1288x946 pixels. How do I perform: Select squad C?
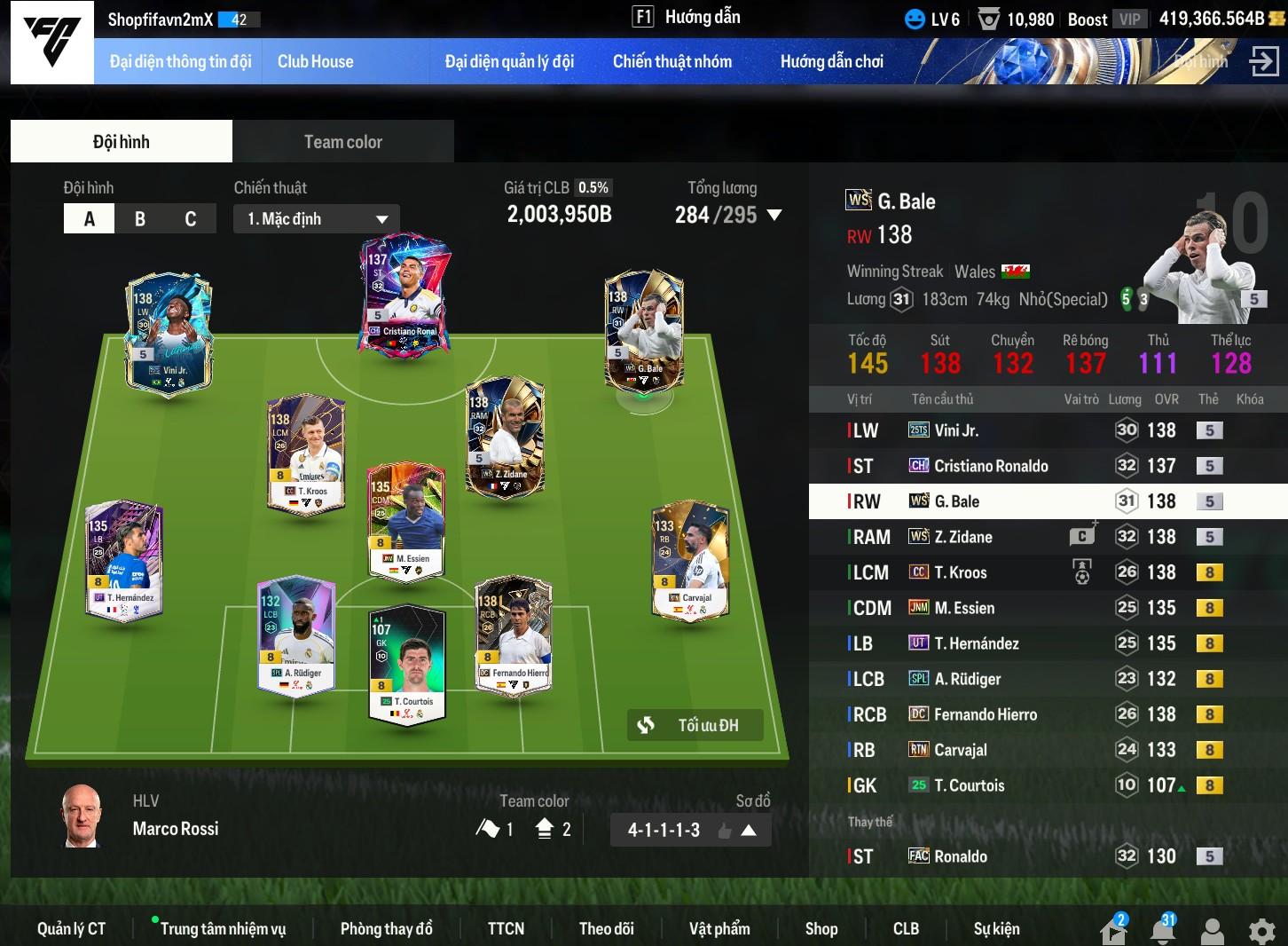click(x=190, y=219)
